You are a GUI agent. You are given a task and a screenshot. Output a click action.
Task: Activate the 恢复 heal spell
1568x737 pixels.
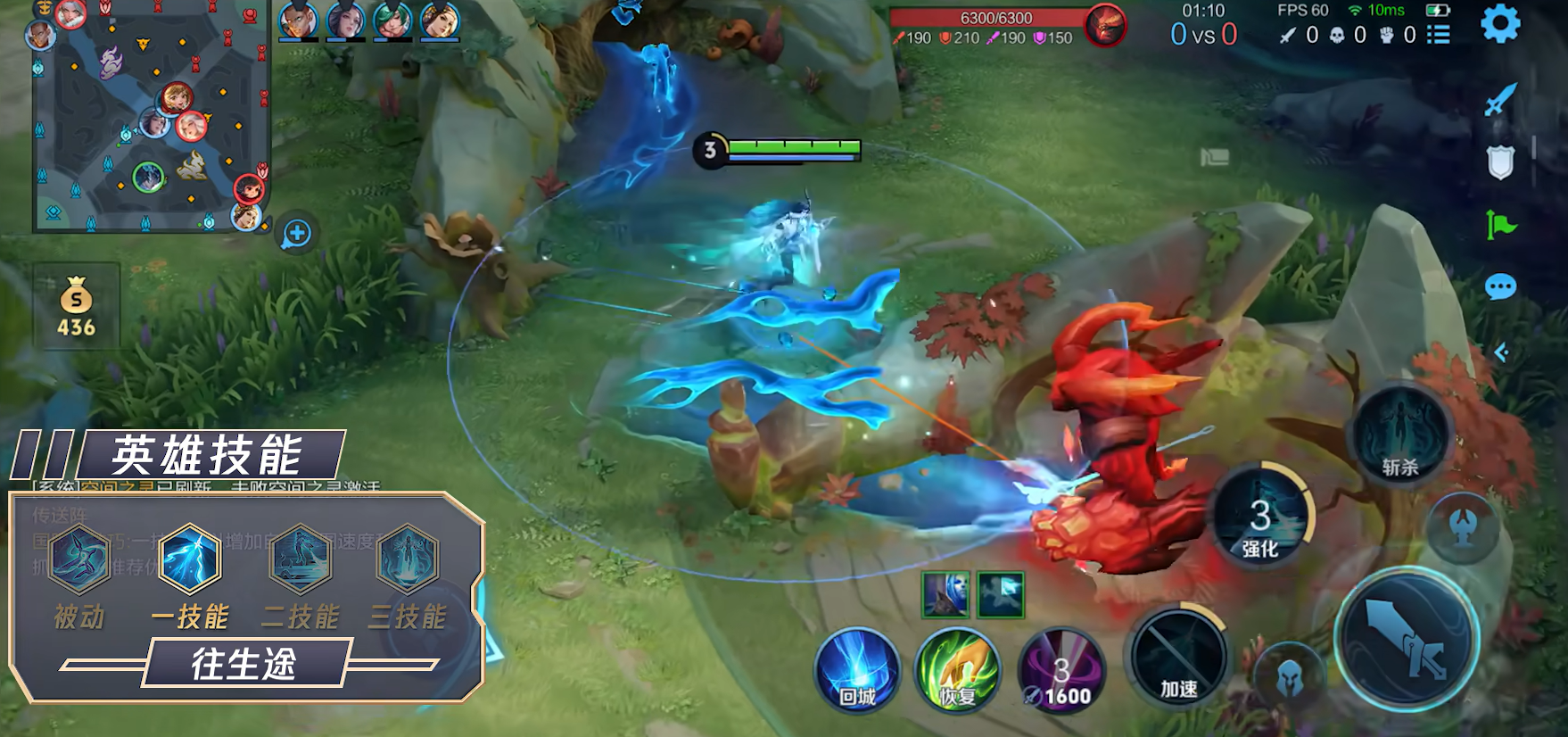tap(958, 671)
